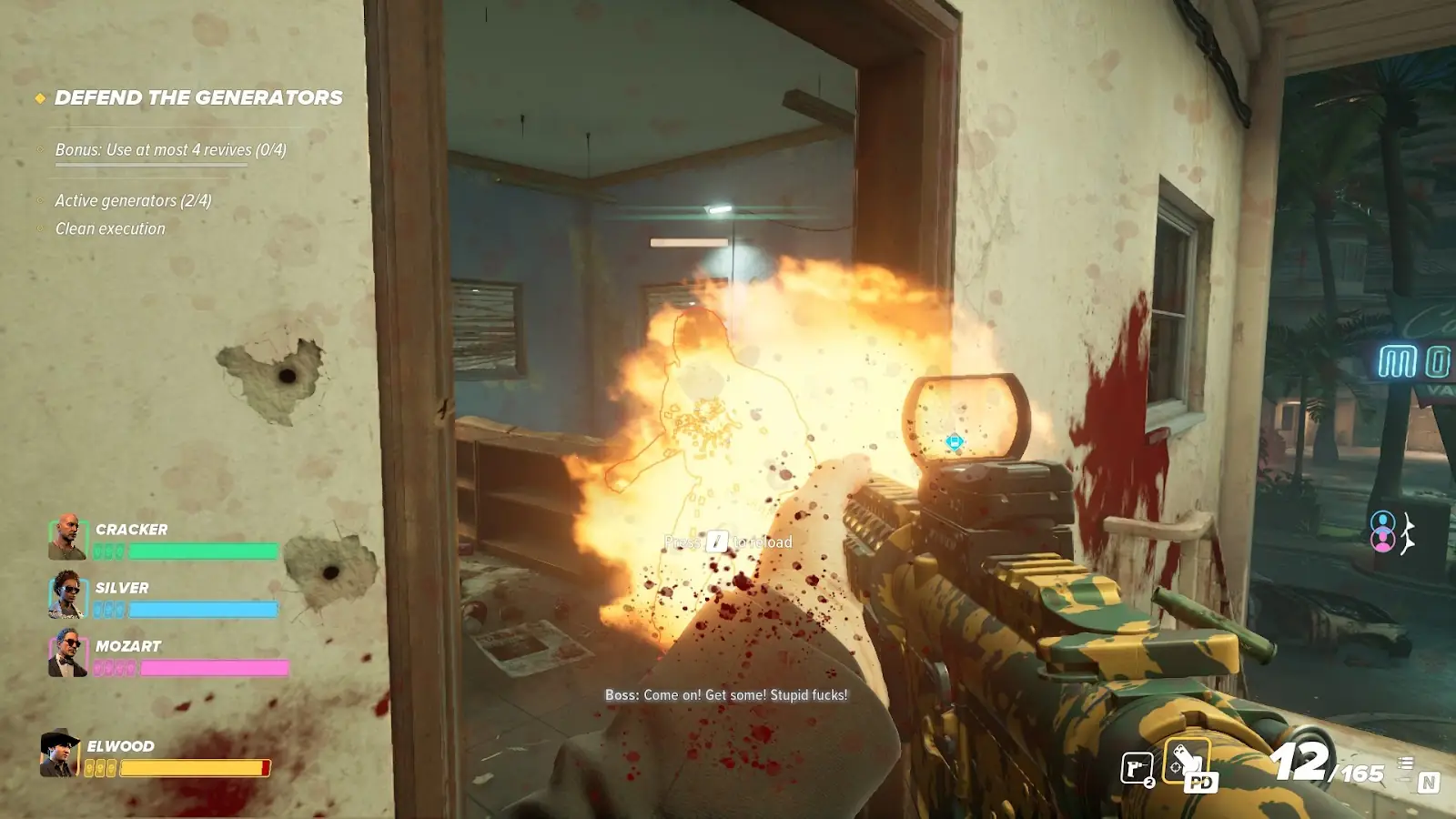Select the Defend the Generators objective header
The width and height of the screenshot is (1456, 819).
click(198, 97)
